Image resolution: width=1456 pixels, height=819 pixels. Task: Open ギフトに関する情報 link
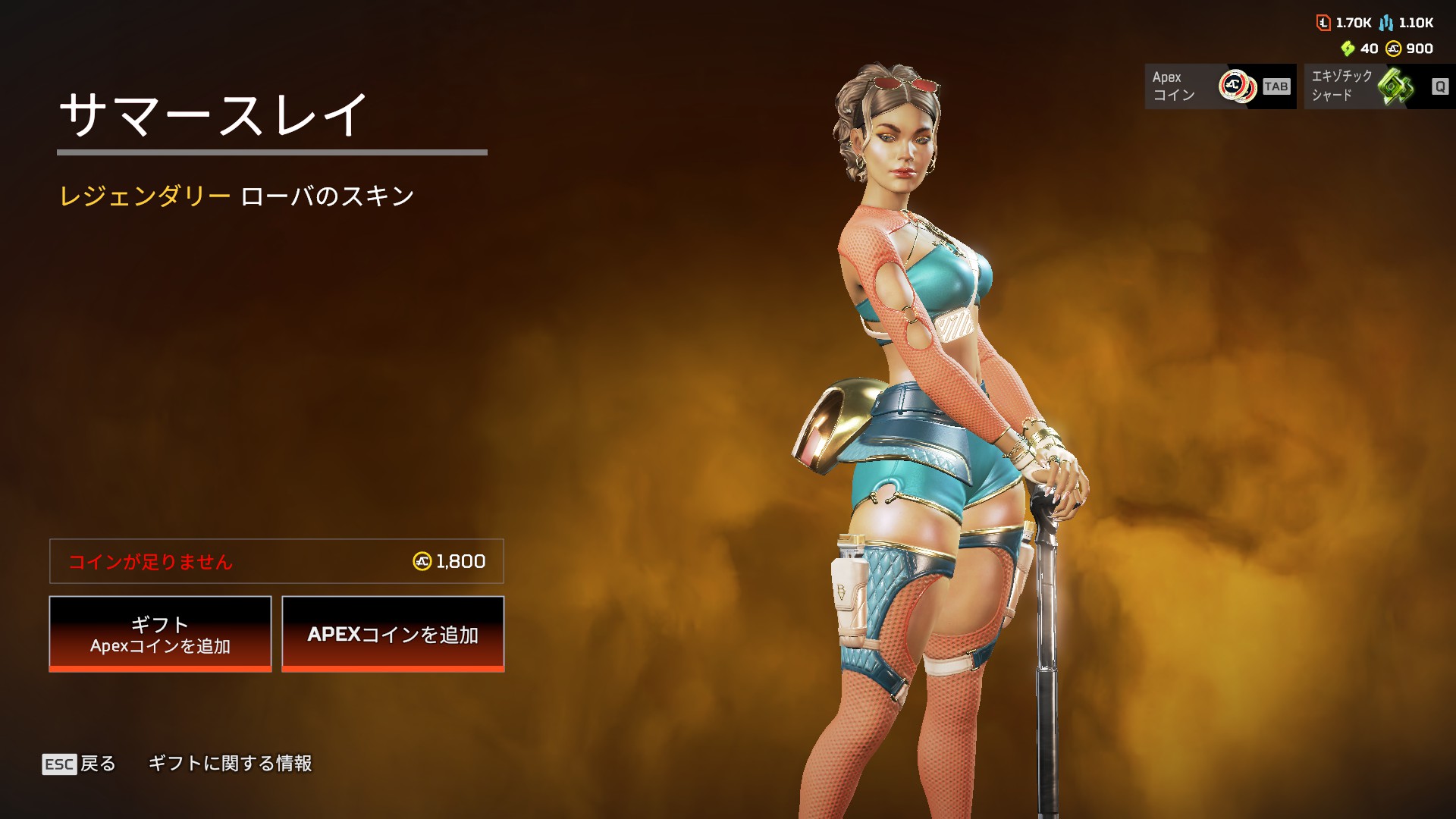coord(230,764)
